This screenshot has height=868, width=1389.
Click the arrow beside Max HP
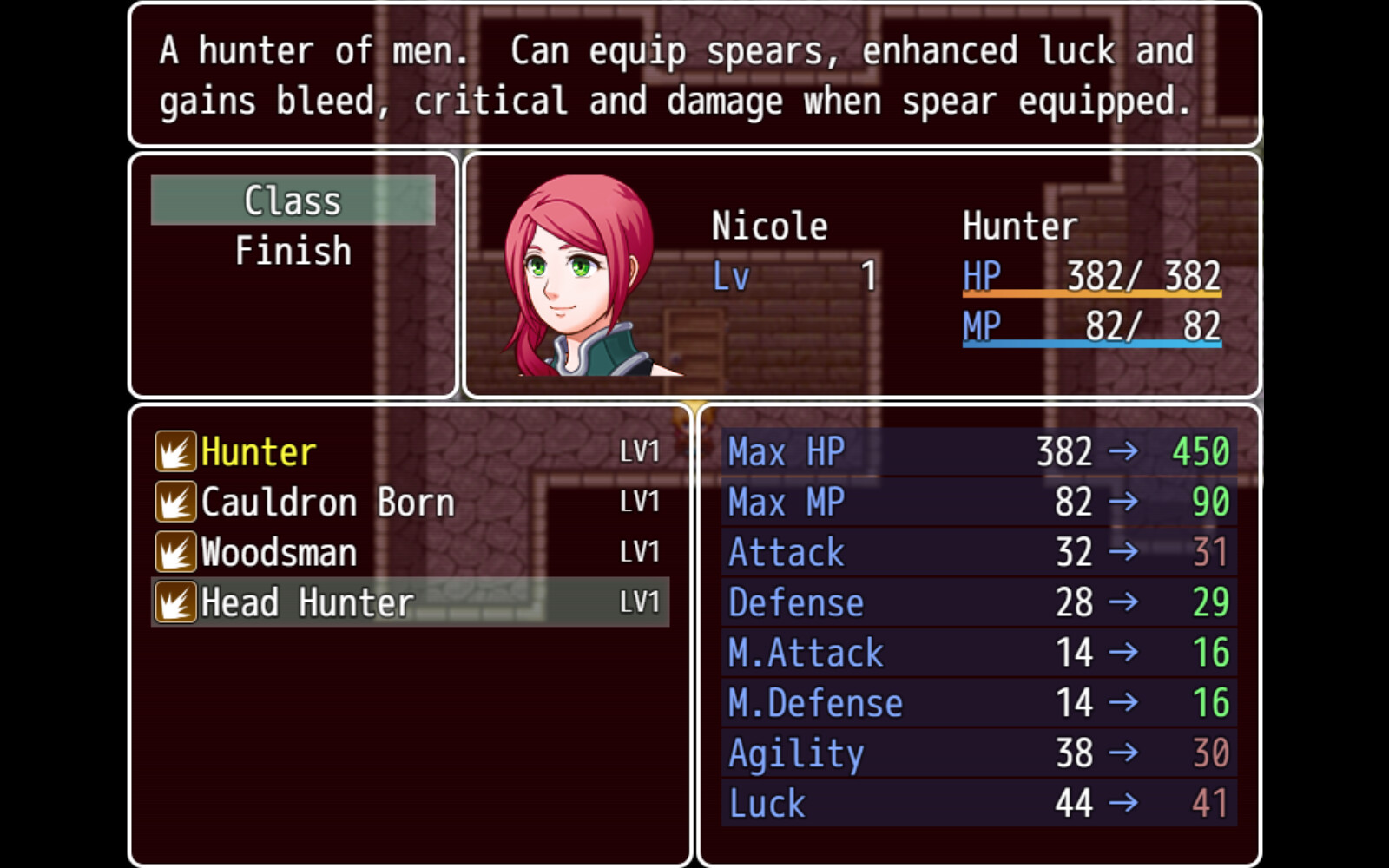(1125, 451)
